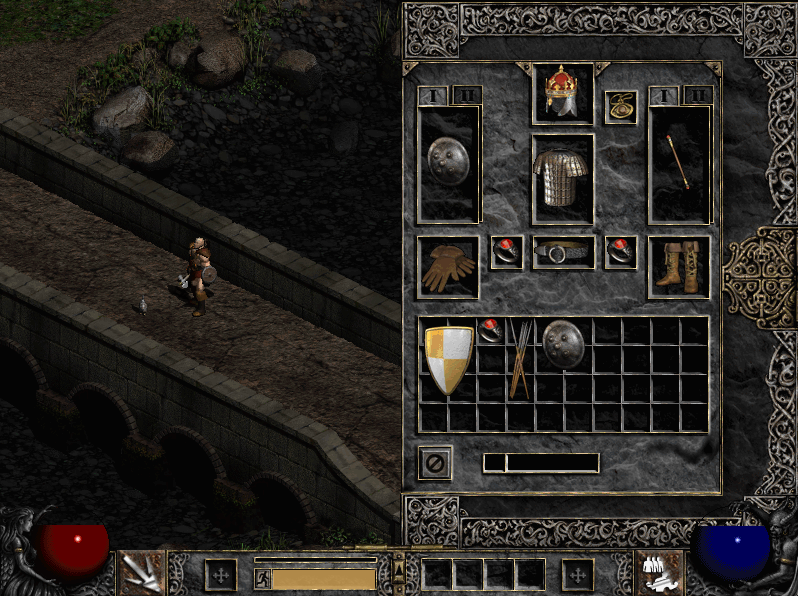Screen dimensions: 798x596
Task: Select the equipped belt
Action: click(x=563, y=253)
